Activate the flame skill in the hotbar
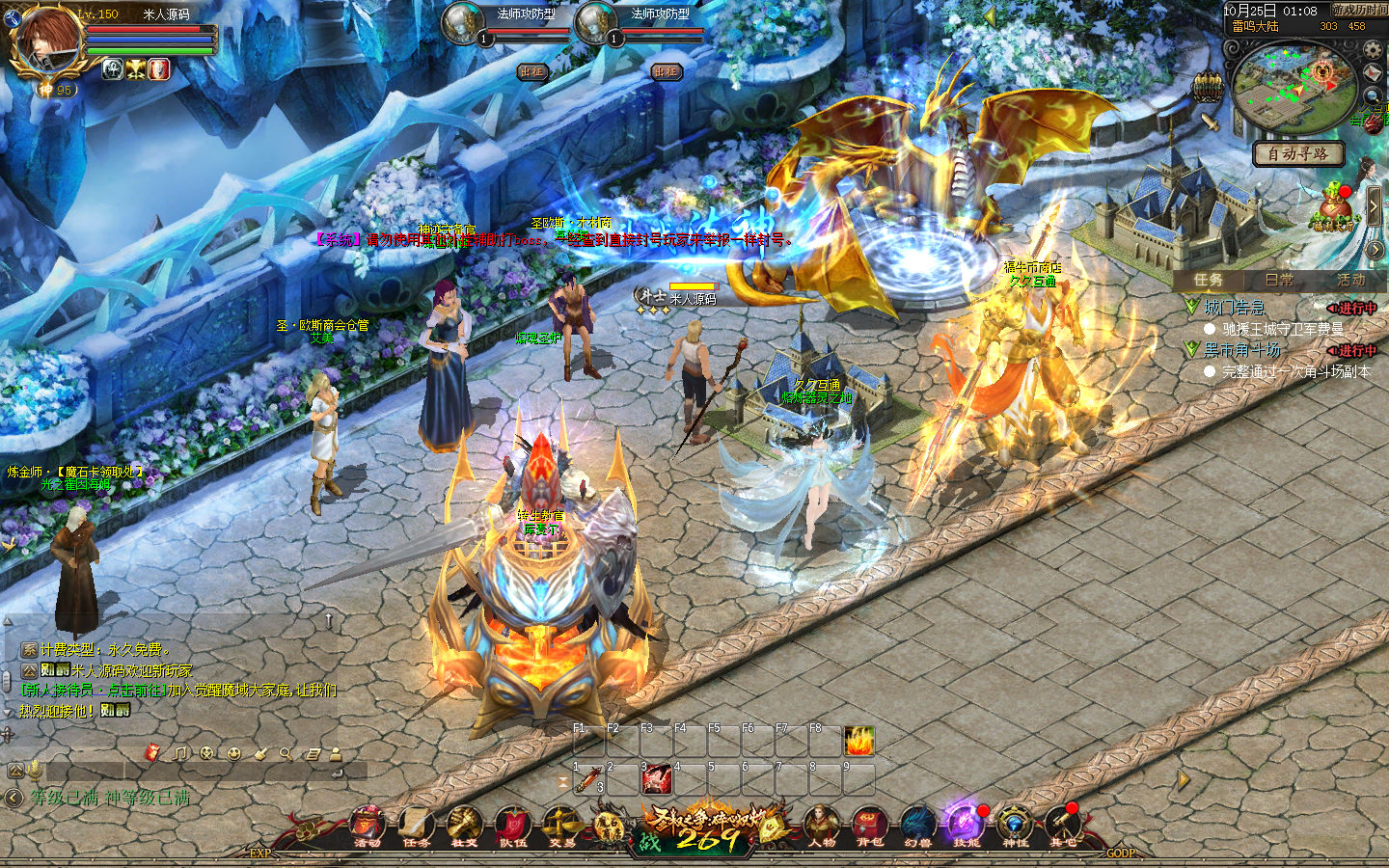 click(858, 742)
